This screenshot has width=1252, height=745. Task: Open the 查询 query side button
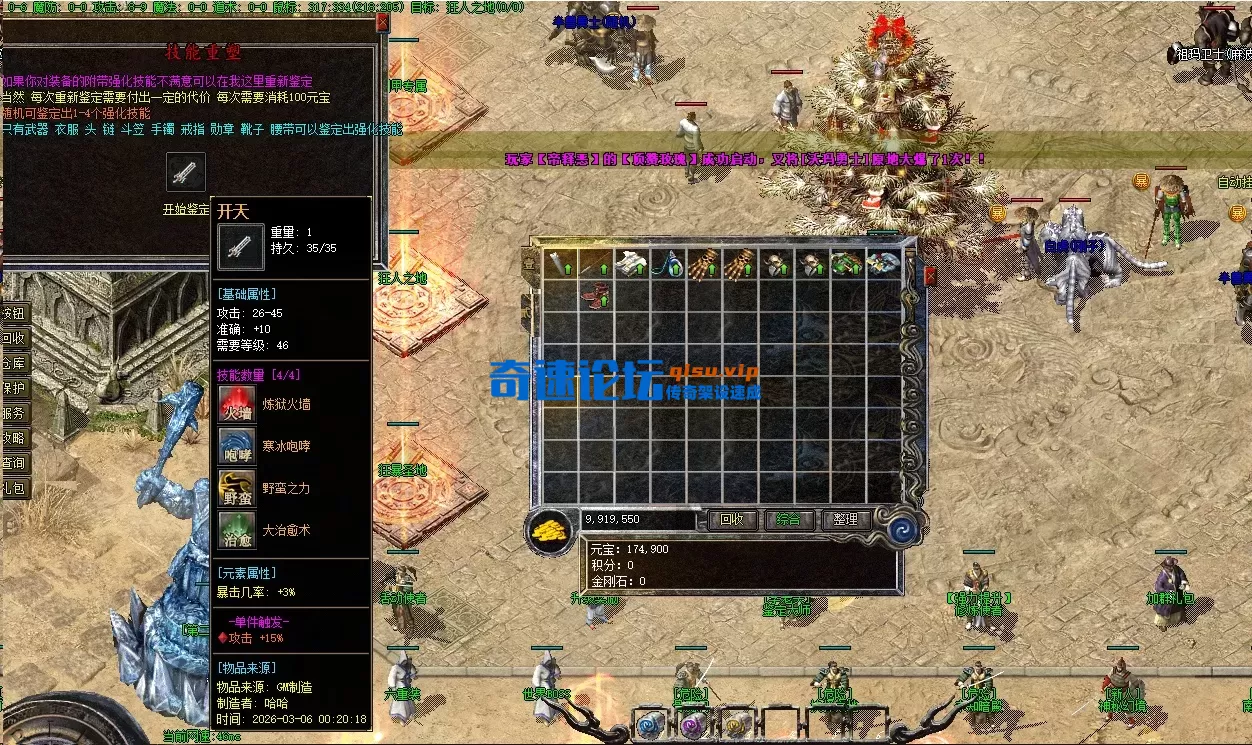(14, 463)
